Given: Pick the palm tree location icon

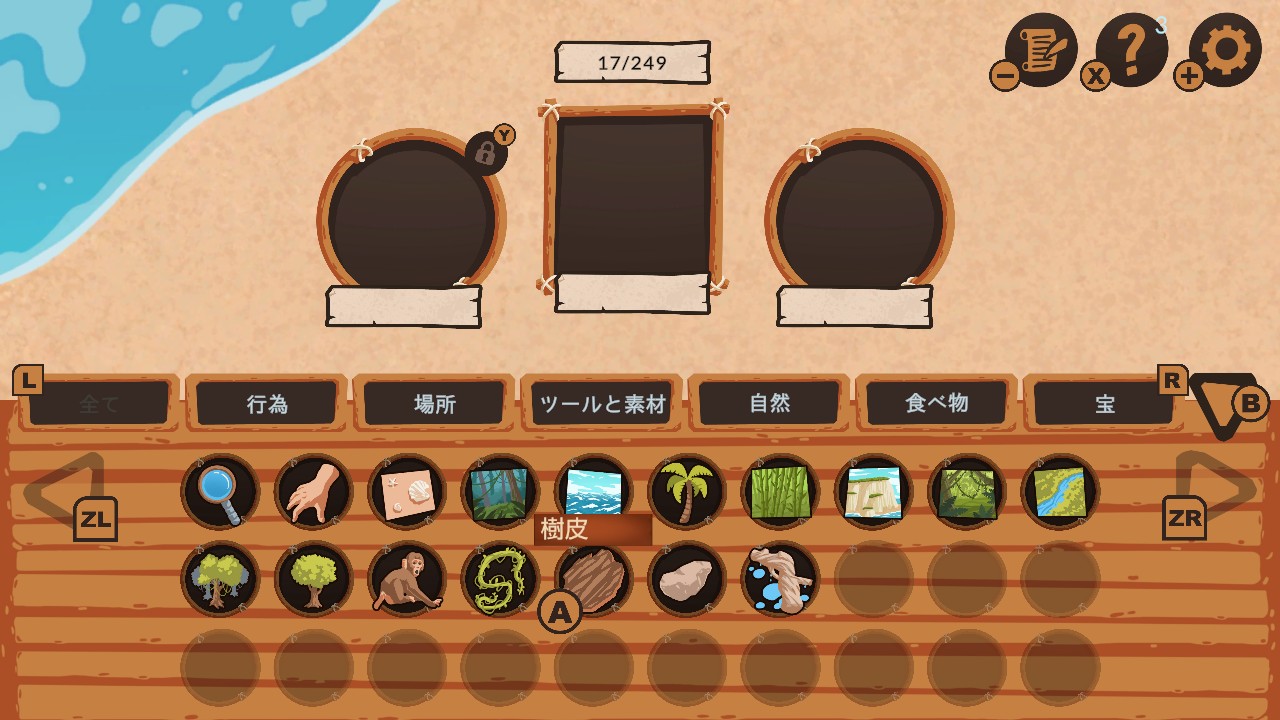Looking at the screenshot, I should click(x=686, y=490).
